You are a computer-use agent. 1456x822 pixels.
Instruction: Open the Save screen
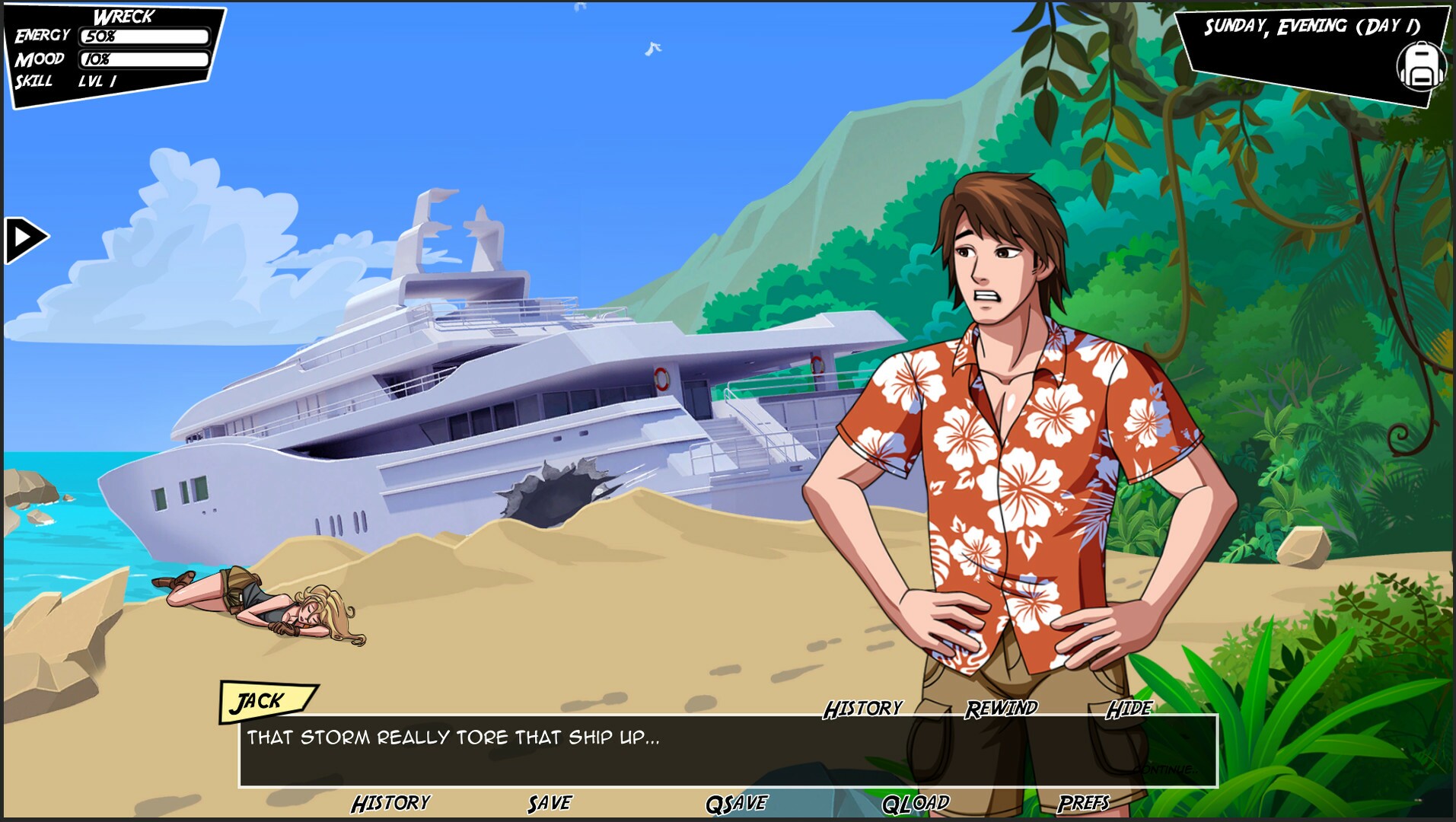tap(550, 801)
